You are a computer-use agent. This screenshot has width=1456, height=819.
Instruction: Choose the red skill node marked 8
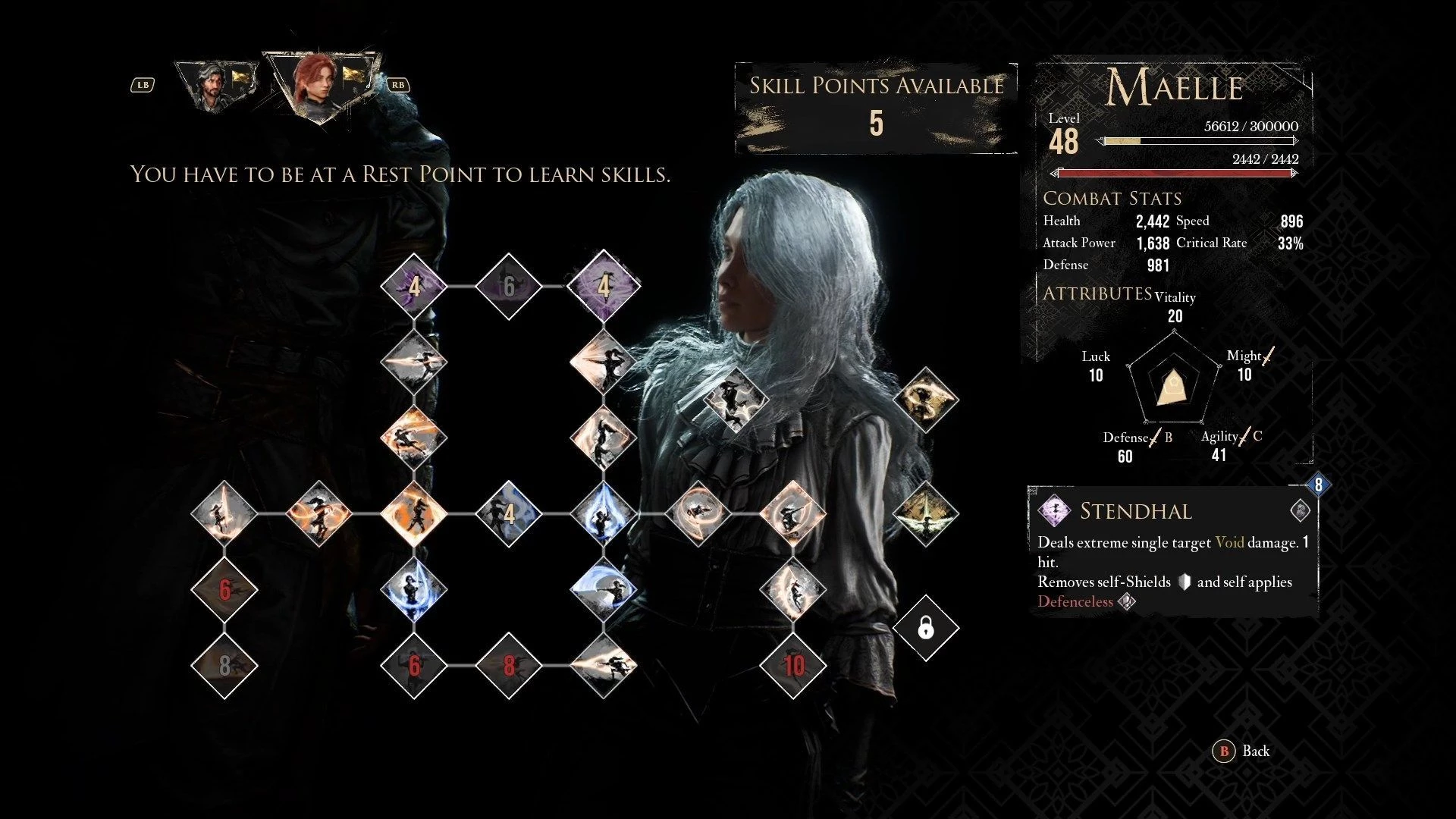click(x=509, y=666)
